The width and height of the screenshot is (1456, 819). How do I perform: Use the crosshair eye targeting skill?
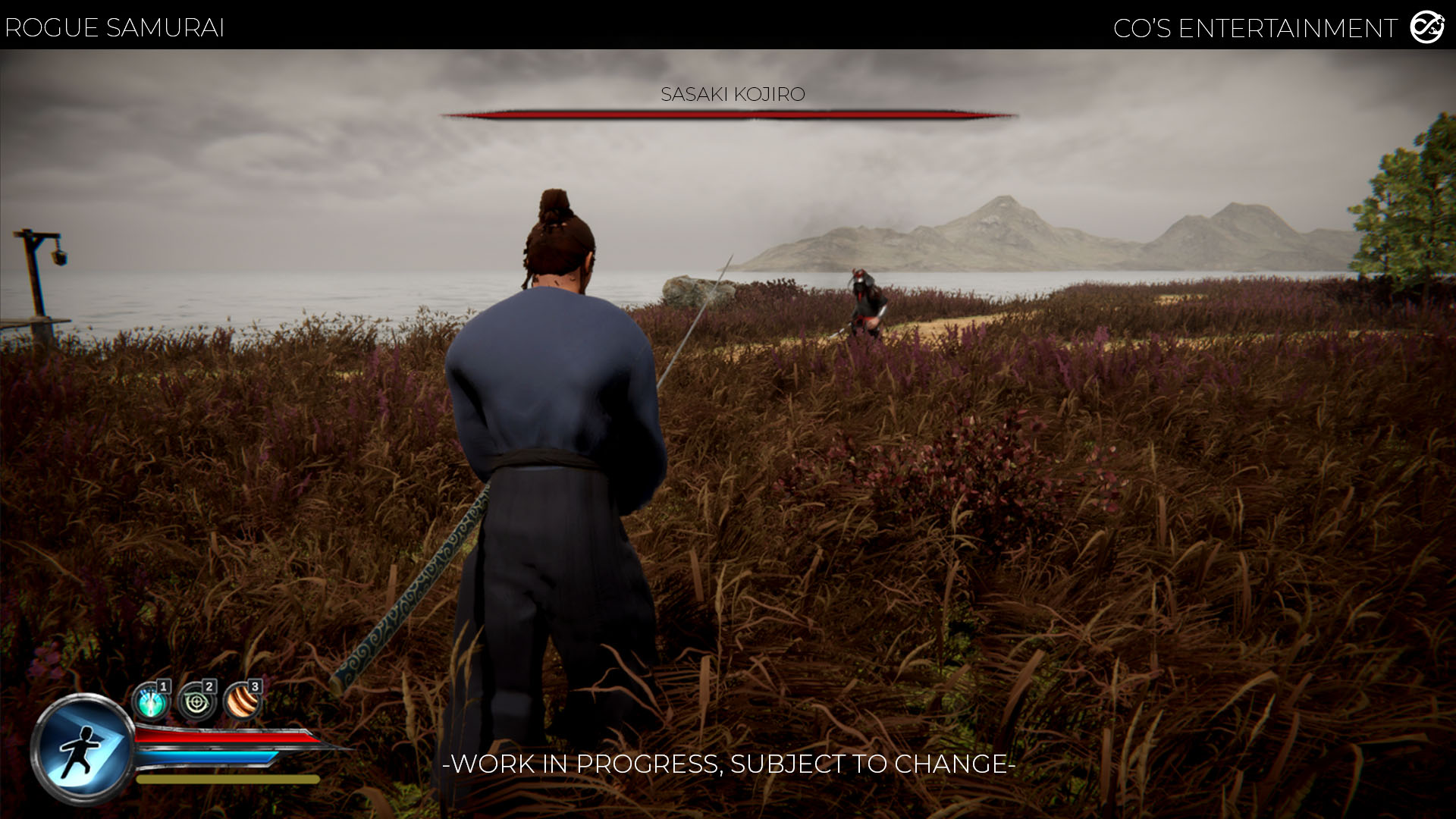click(196, 702)
